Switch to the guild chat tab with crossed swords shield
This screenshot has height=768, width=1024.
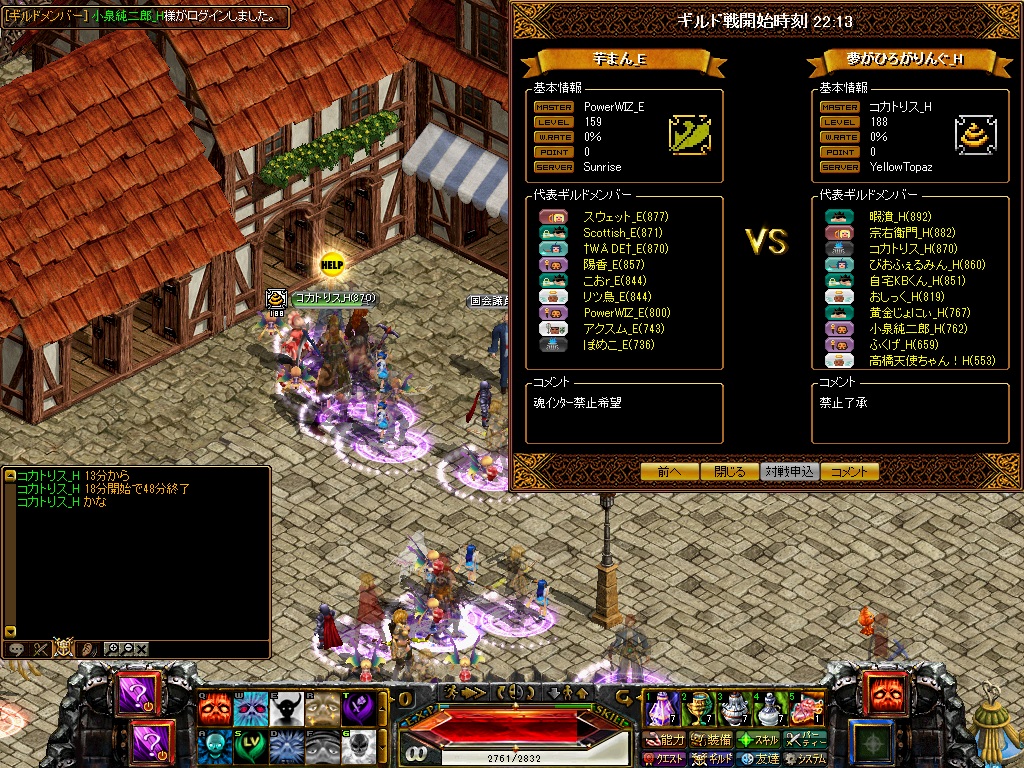click(64, 648)
